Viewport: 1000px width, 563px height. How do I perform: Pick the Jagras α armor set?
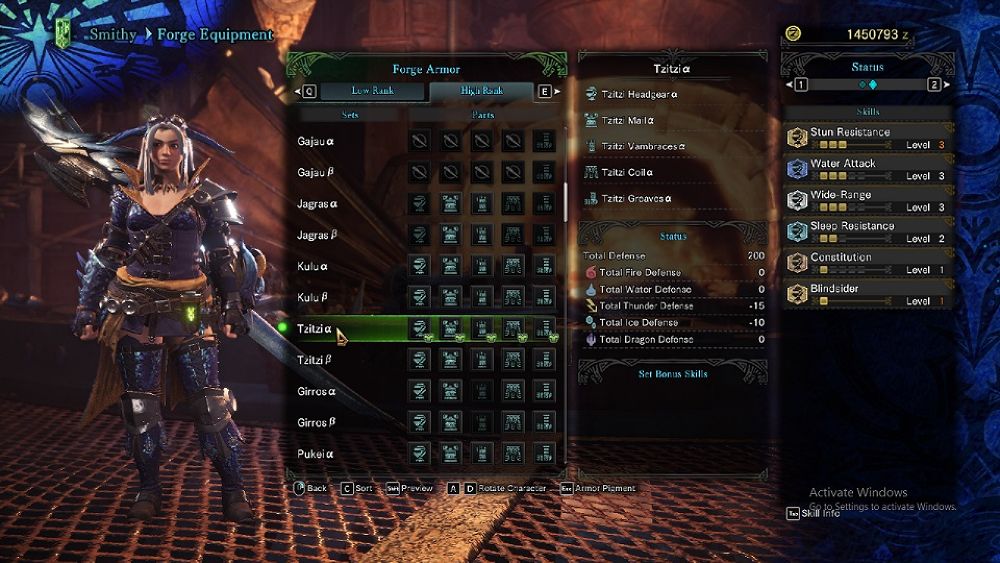318,204
